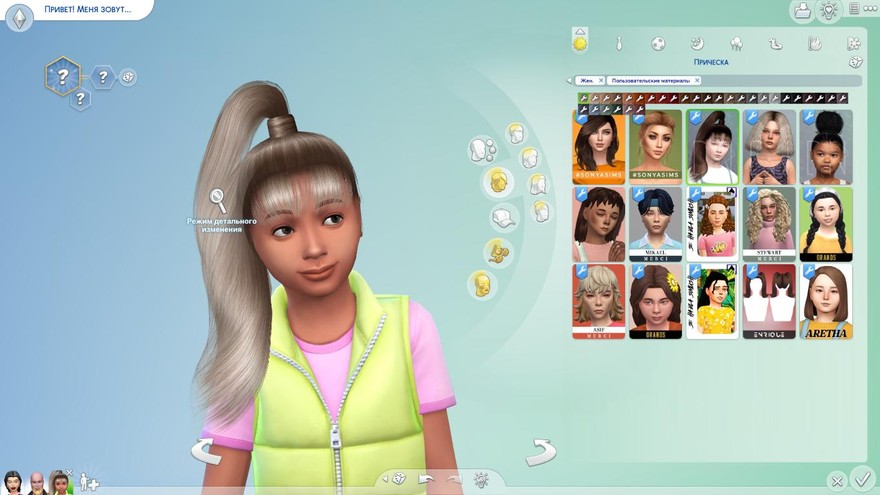
Task: Select the STEWART curly blonde hairstyle
Action: (769, 224)
